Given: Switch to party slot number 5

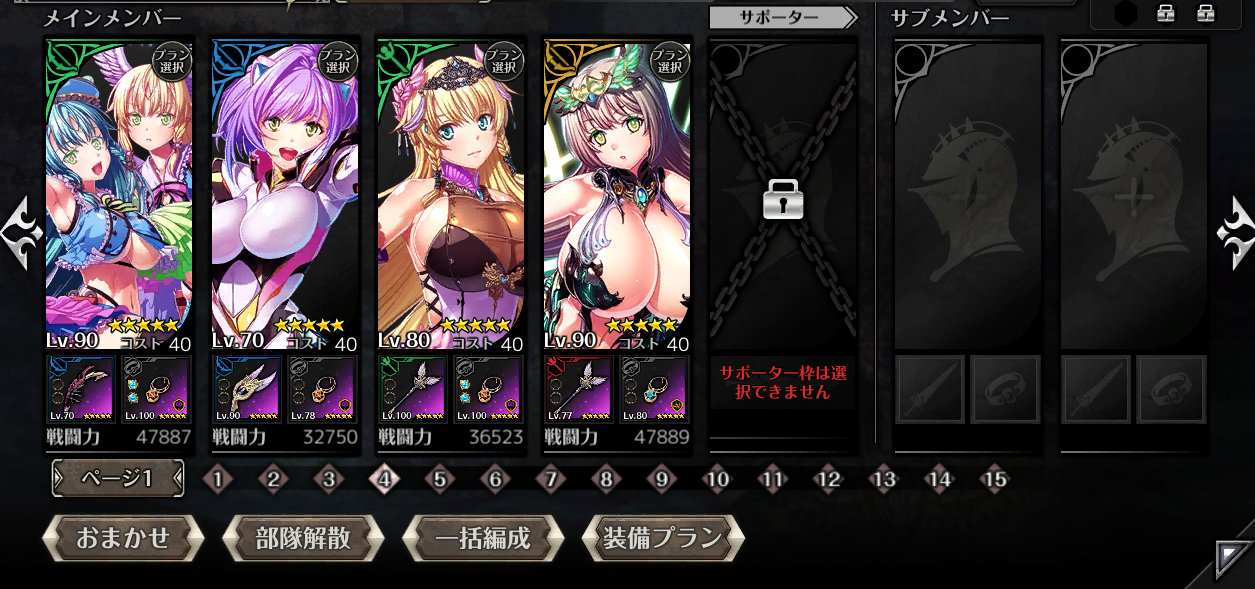Looking at the screenshot, I should coord(439,480).
